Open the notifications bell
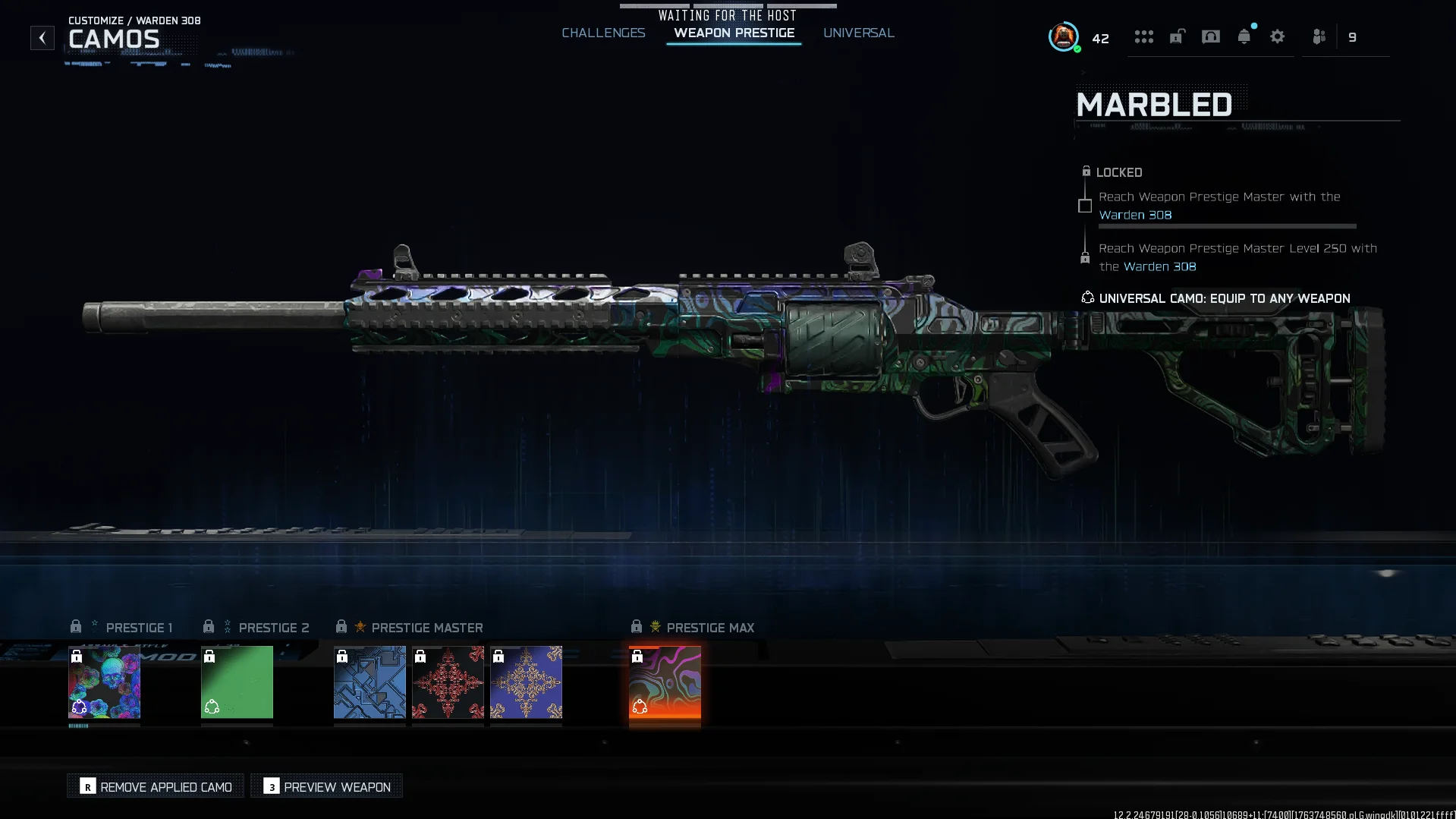1456x819 pixels. [x=1244, y=36]
